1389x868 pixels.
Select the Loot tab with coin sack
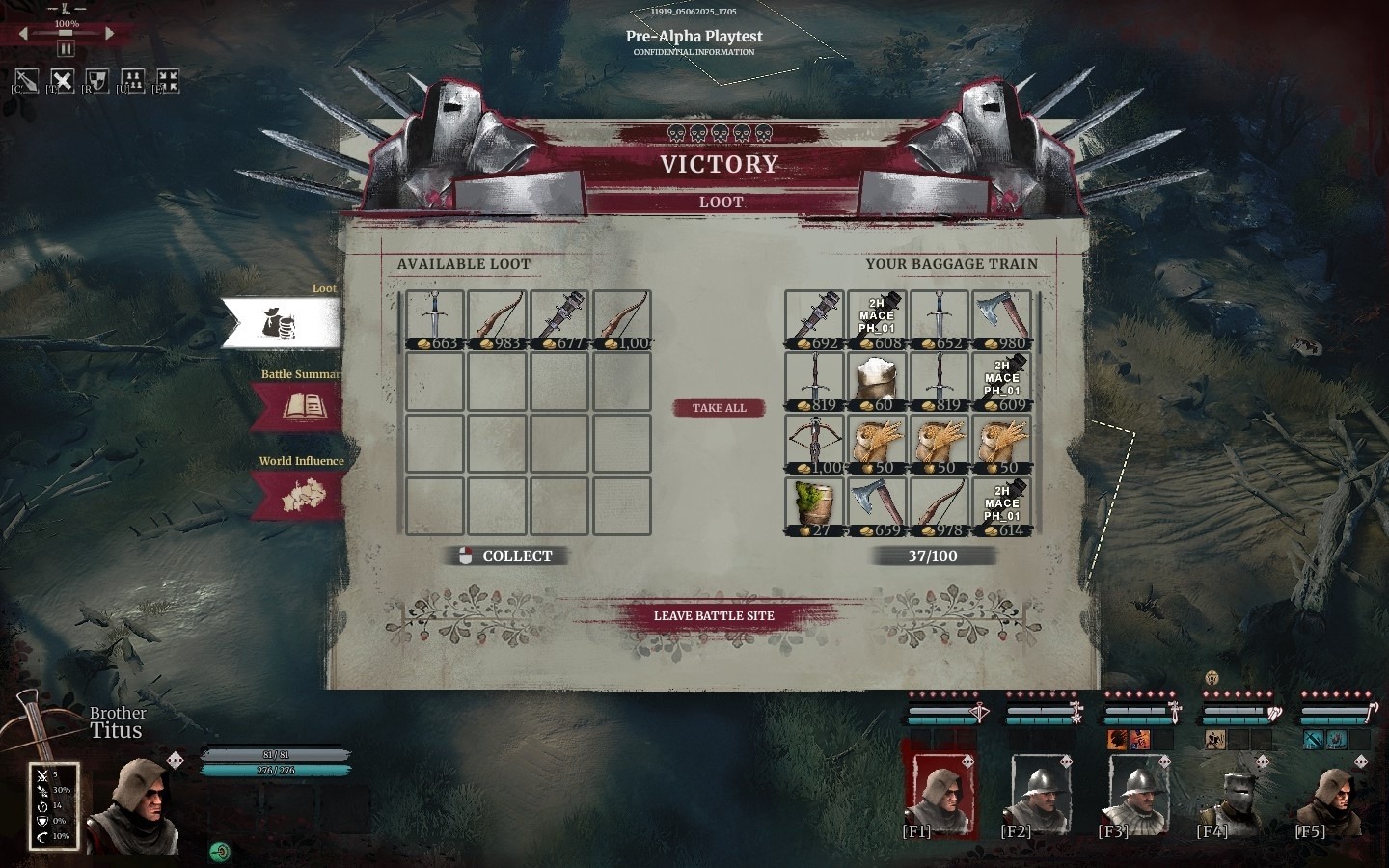tap(281, 323)
